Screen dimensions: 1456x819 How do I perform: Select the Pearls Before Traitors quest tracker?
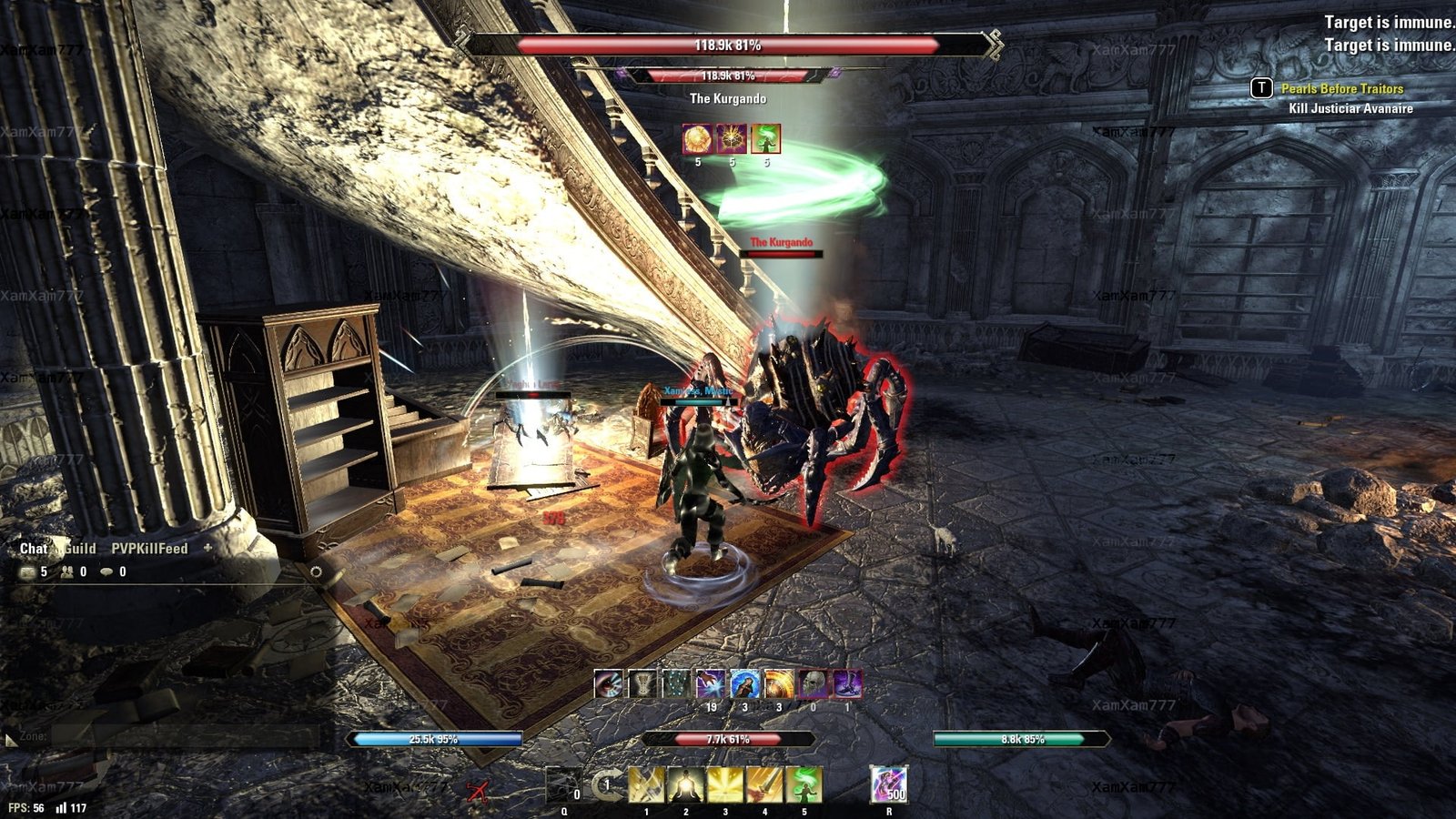1341,88
